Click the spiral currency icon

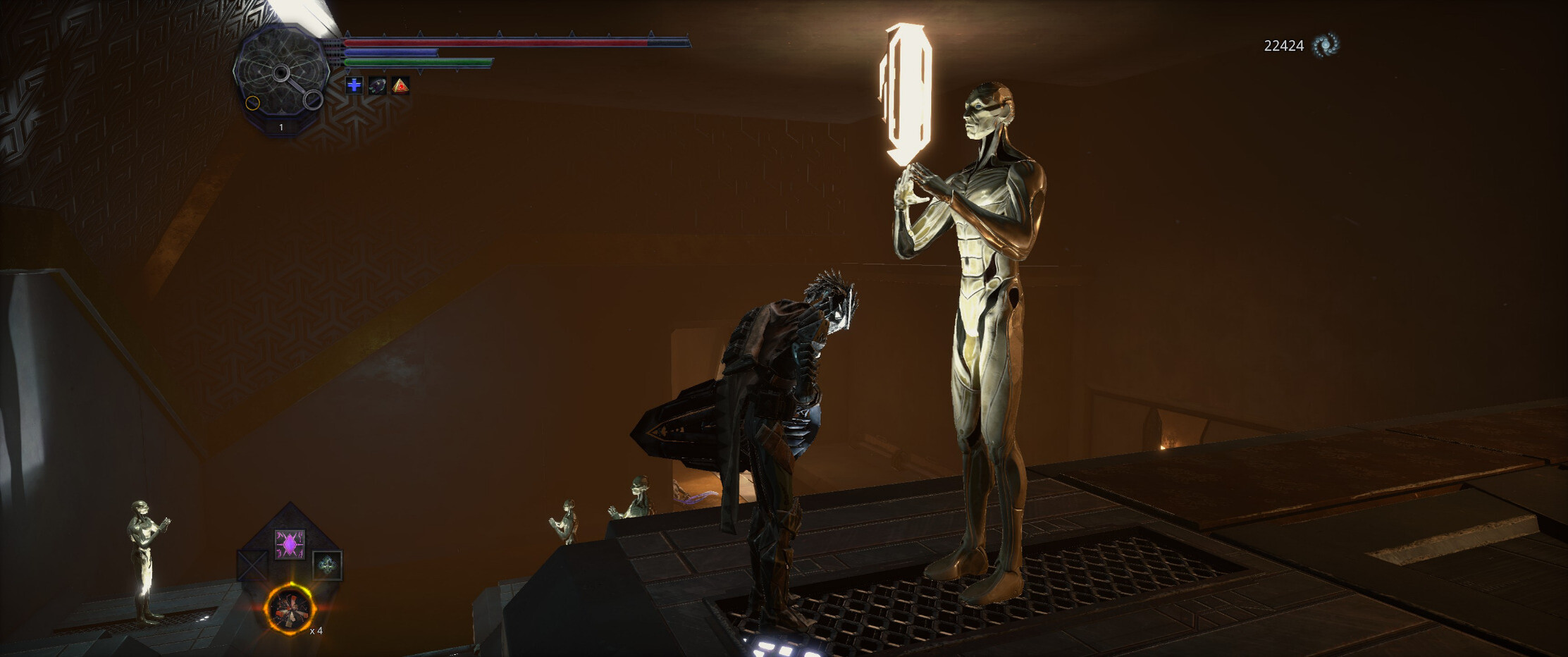pyautogui.click(x=1326, y=45)
